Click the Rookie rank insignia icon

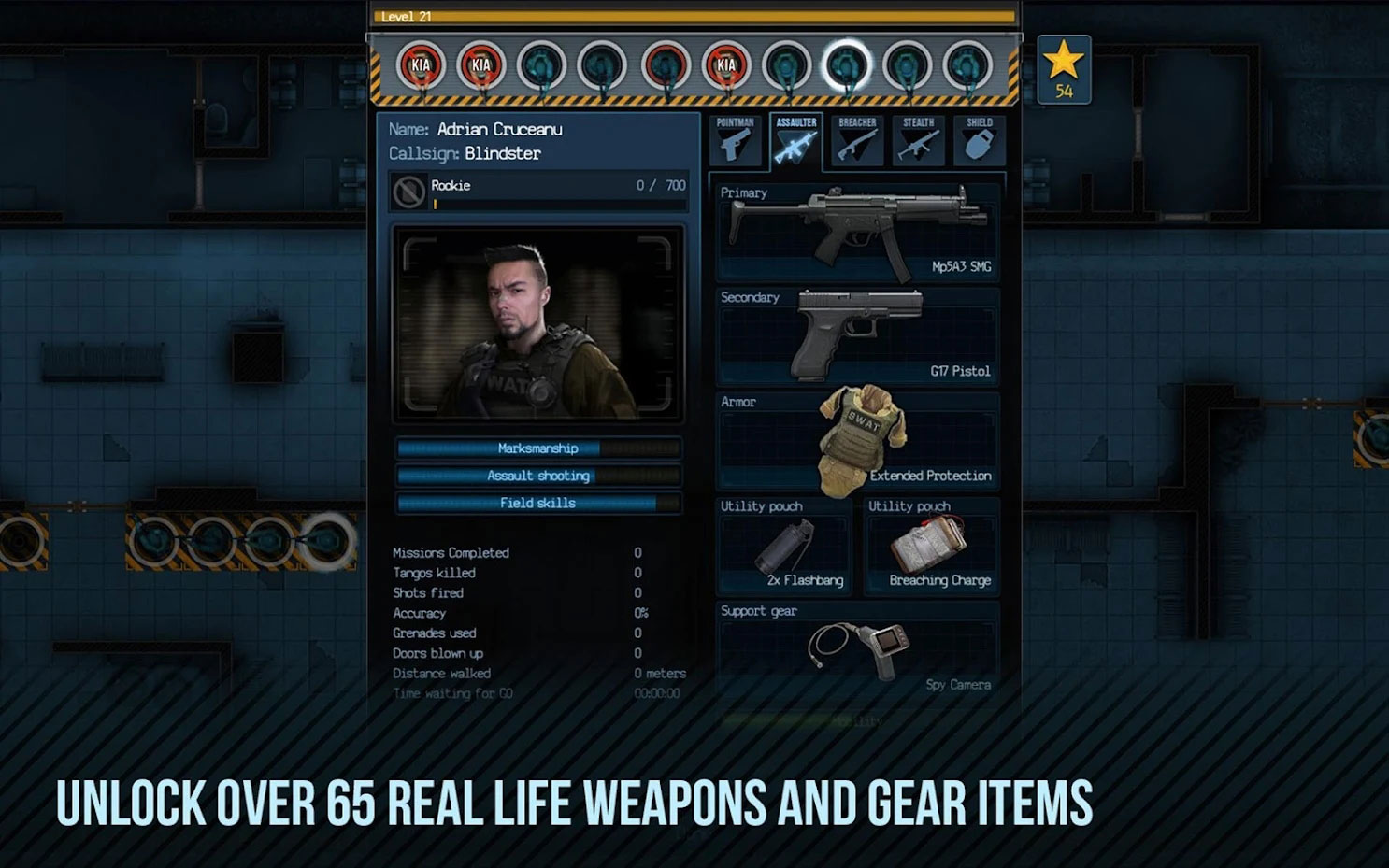coord(408,190)
